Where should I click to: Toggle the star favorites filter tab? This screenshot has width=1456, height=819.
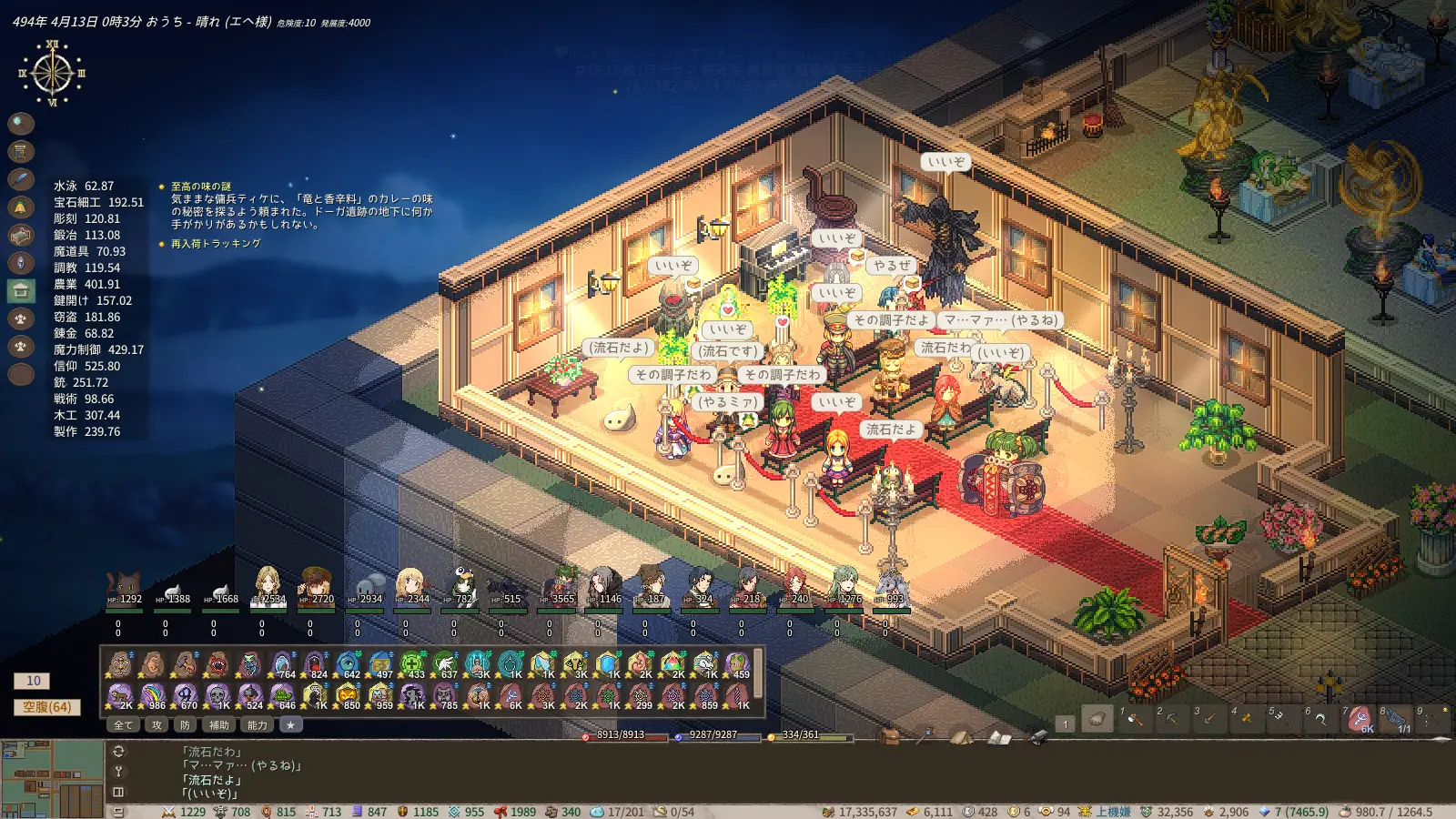(x=290, y=725)
